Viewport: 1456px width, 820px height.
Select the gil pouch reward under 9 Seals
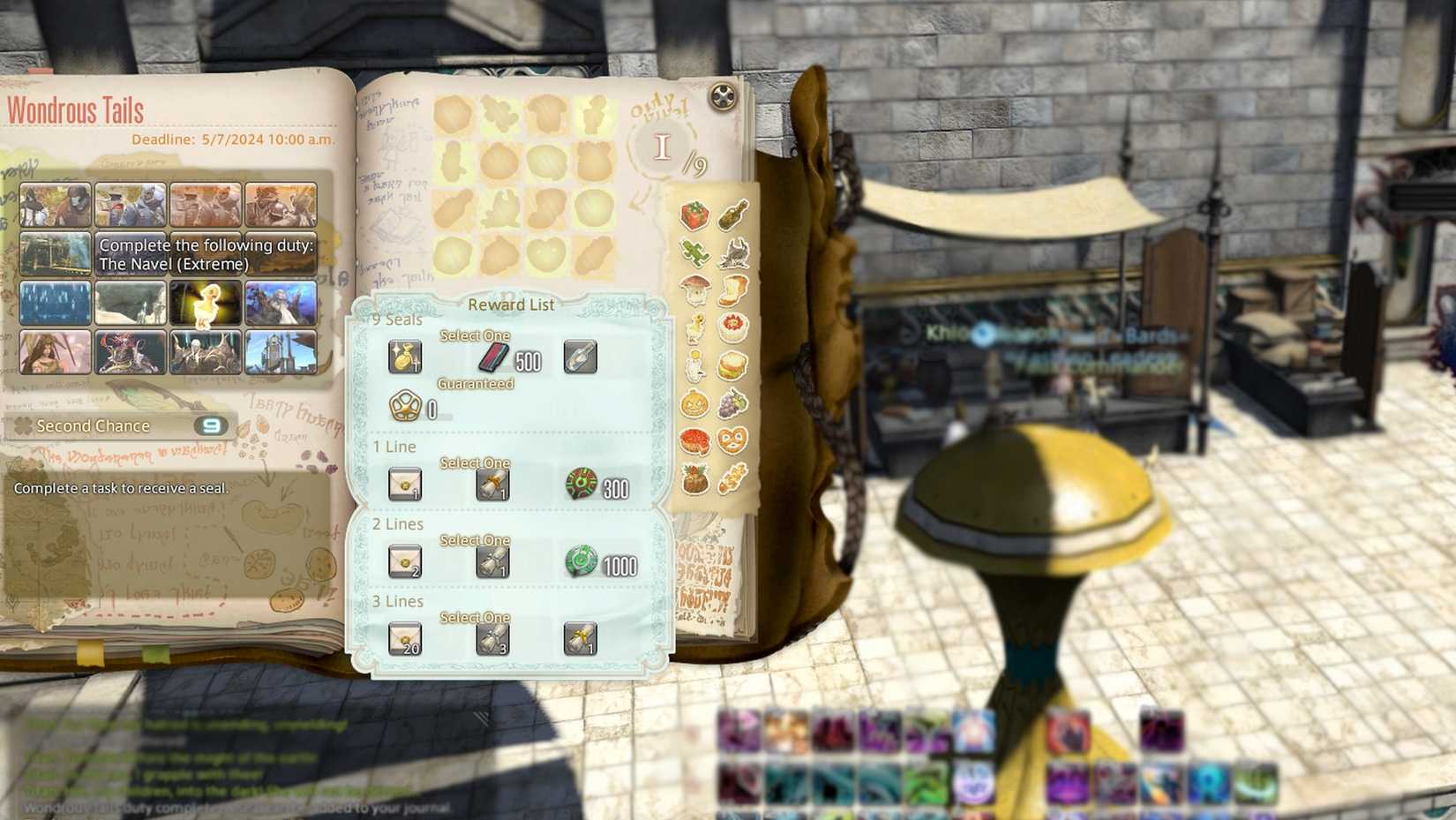[x=407, y=357]
